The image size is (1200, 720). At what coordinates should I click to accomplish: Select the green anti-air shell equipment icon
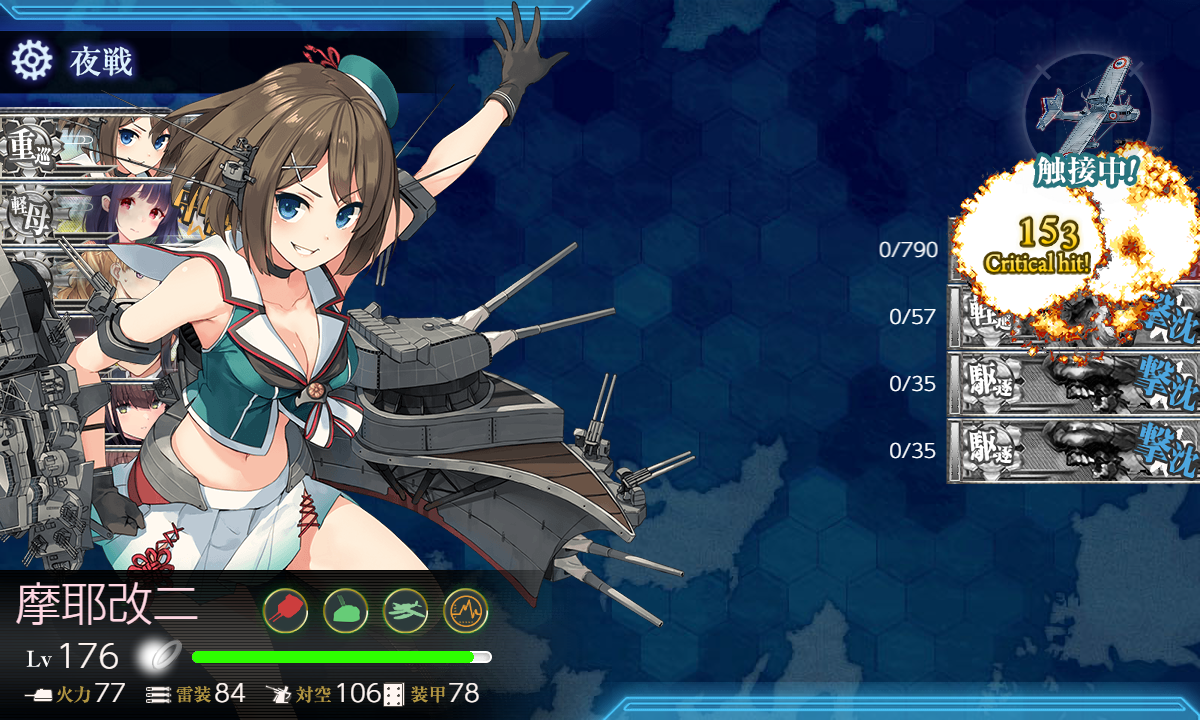(345, 609)
